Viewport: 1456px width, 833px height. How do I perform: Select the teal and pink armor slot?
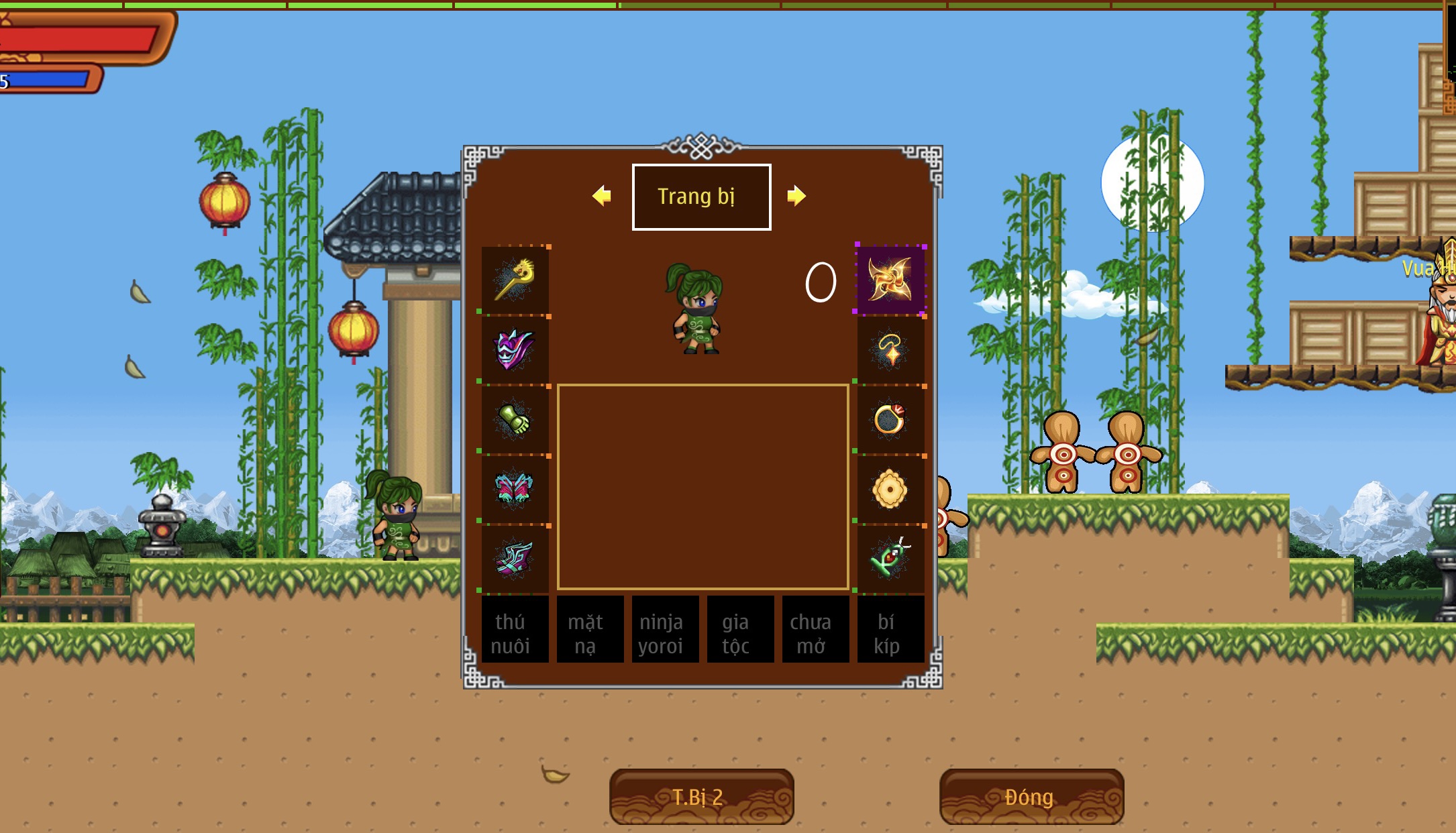515,490
